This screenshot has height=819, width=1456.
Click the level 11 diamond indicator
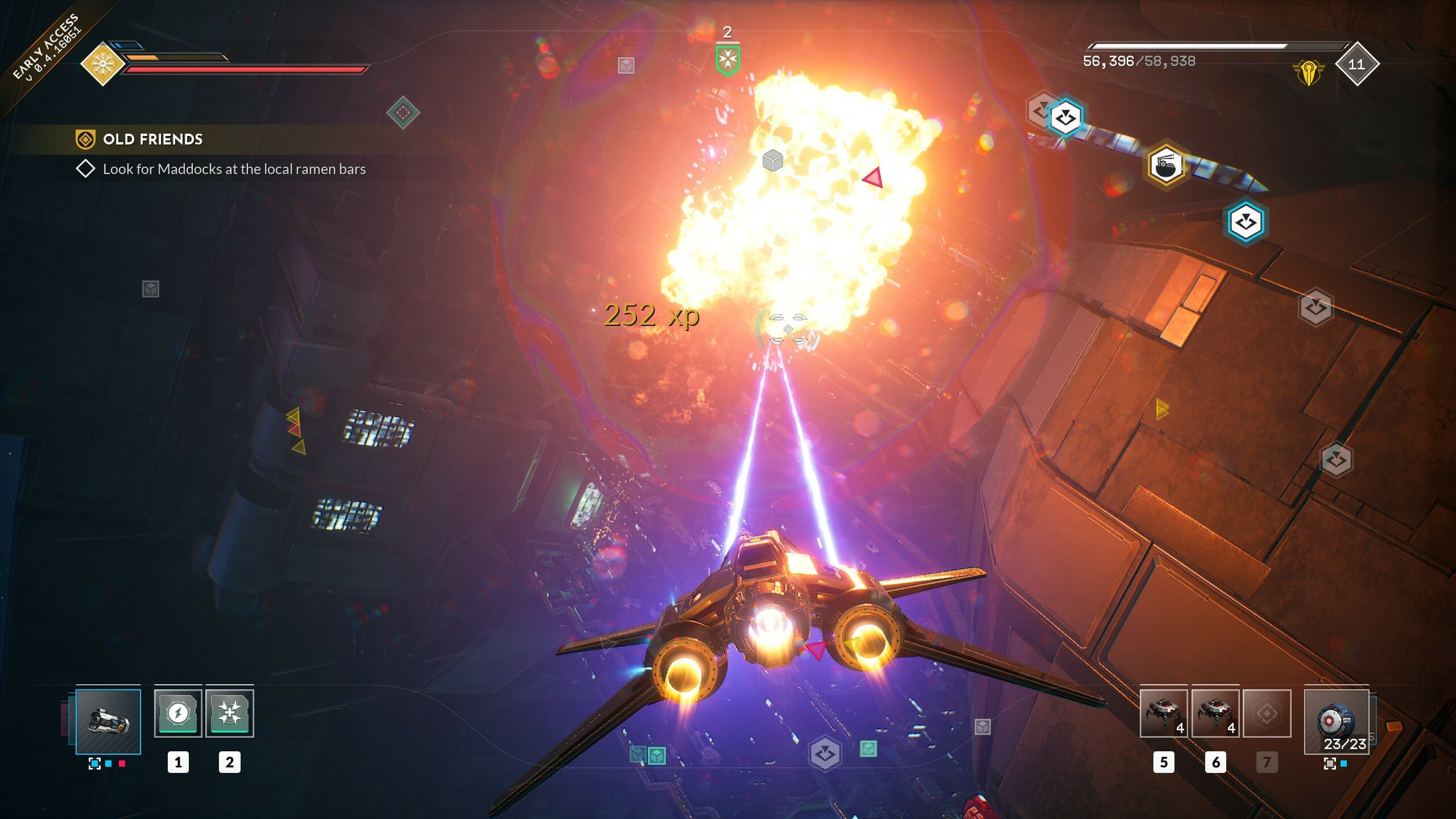pyautogui.click(x=1357, y=65)
